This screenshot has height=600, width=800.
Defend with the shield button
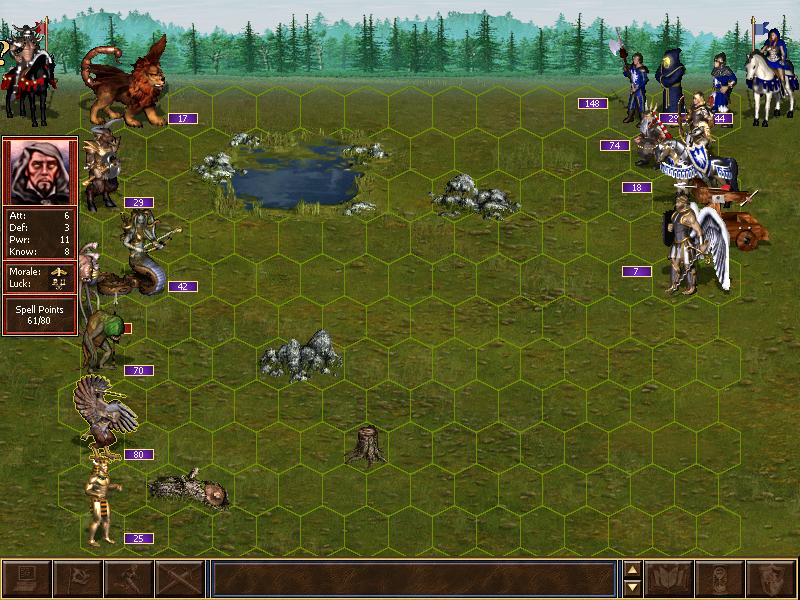pos(772,579)
